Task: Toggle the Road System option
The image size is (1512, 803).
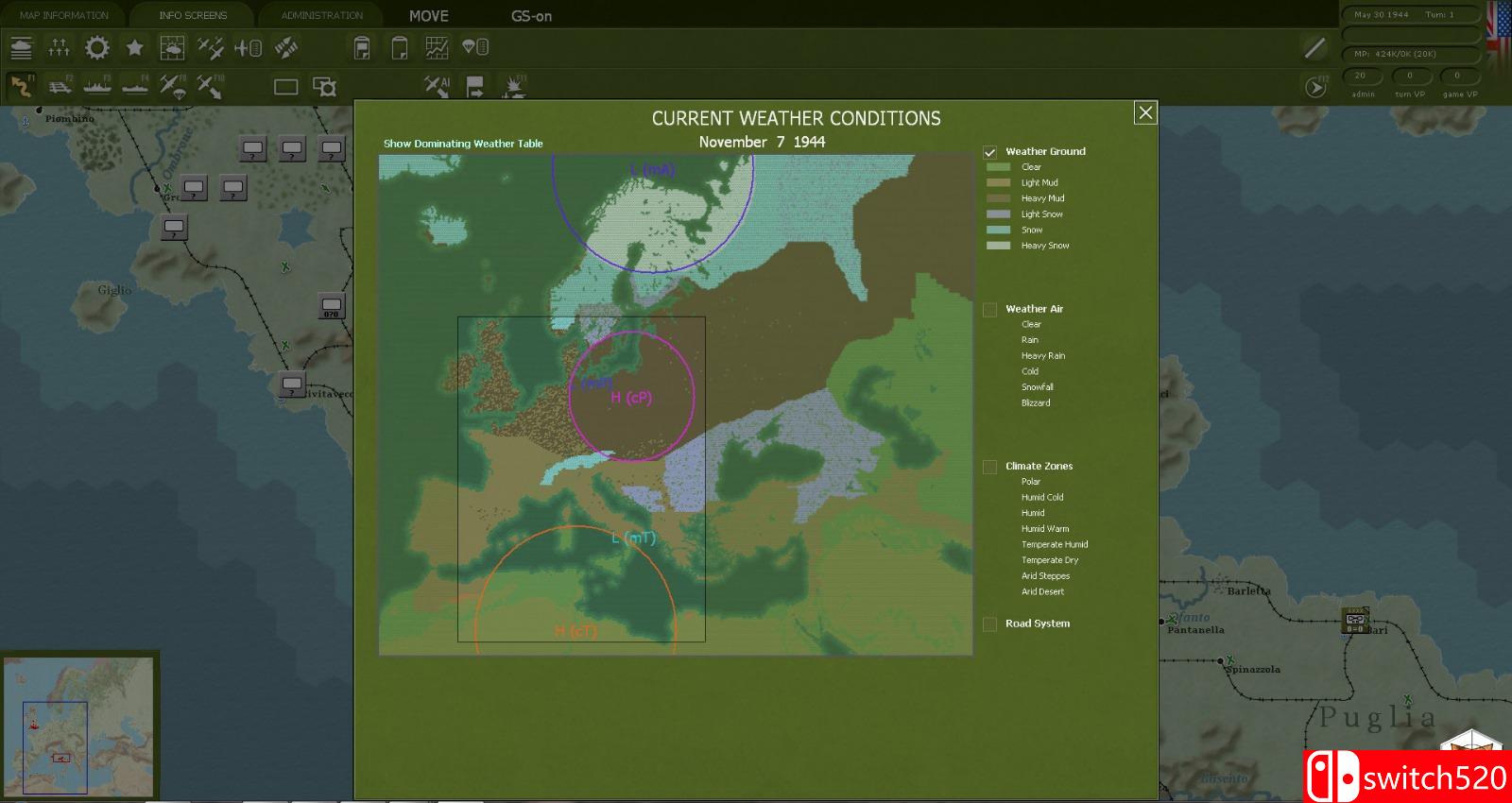Action: click(x=989, y=624)
